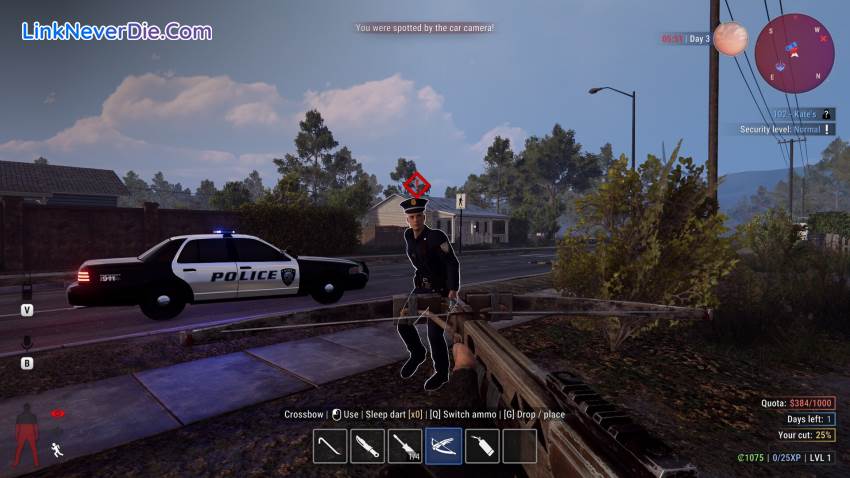The width and height of the screenshot is (850, 478).
Task: Choose the knife in the hotbar
Action: [367, 446]
